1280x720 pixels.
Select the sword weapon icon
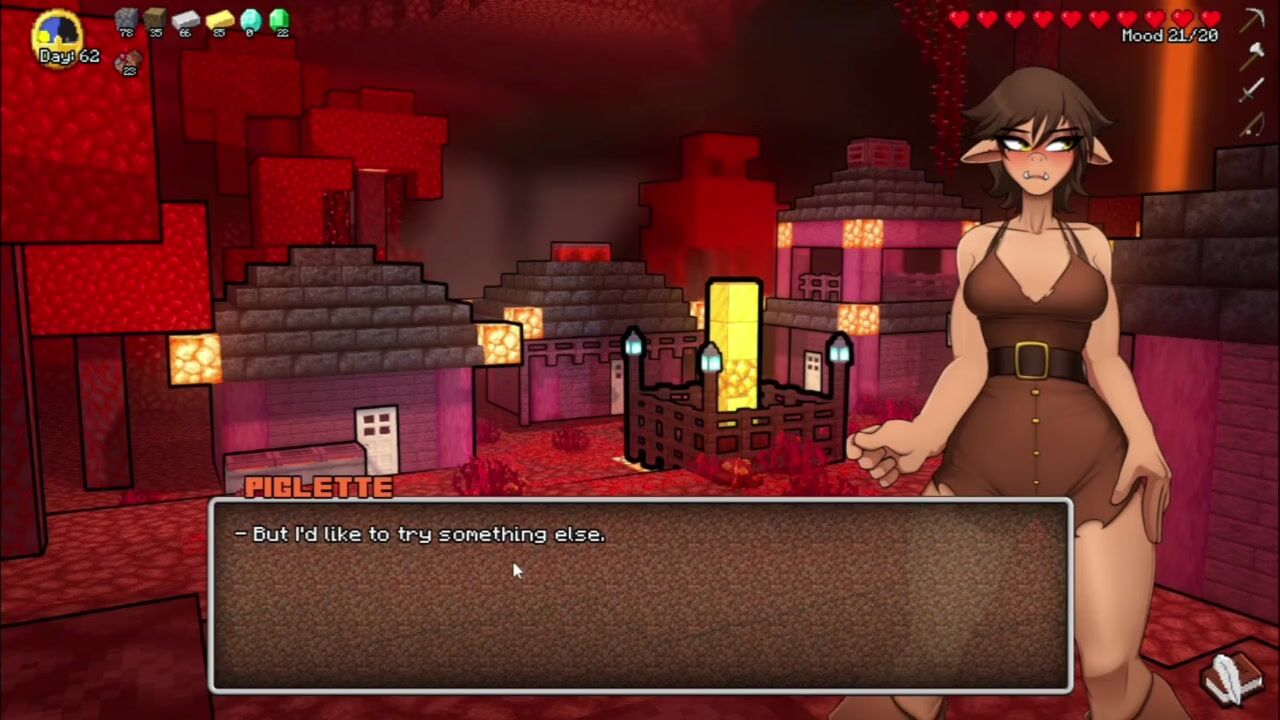[x=1252, y=90]
